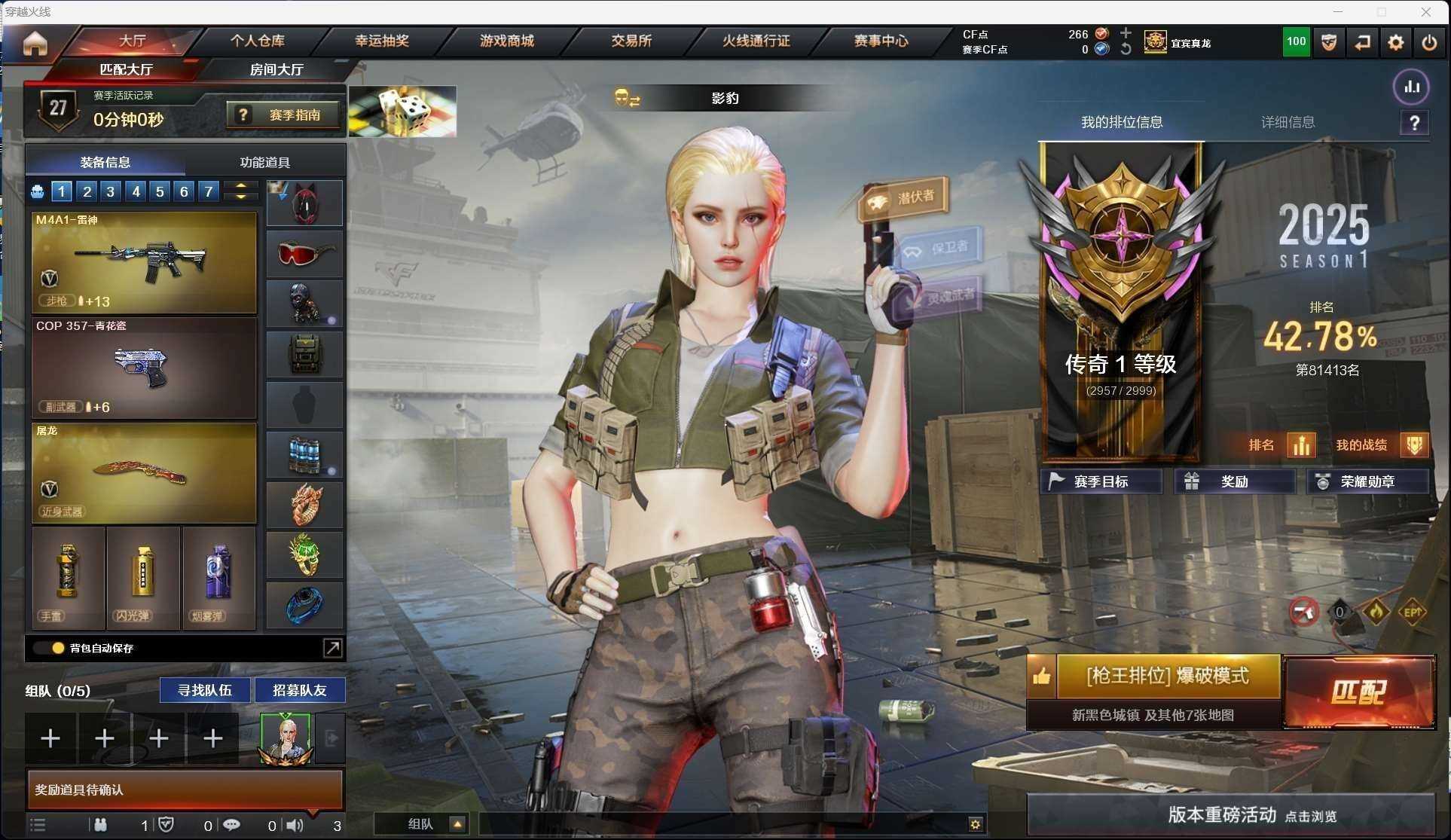Toggle 背包自动保存 auto-save
The image size is (1451, 840).
click(x=58, y=648)
